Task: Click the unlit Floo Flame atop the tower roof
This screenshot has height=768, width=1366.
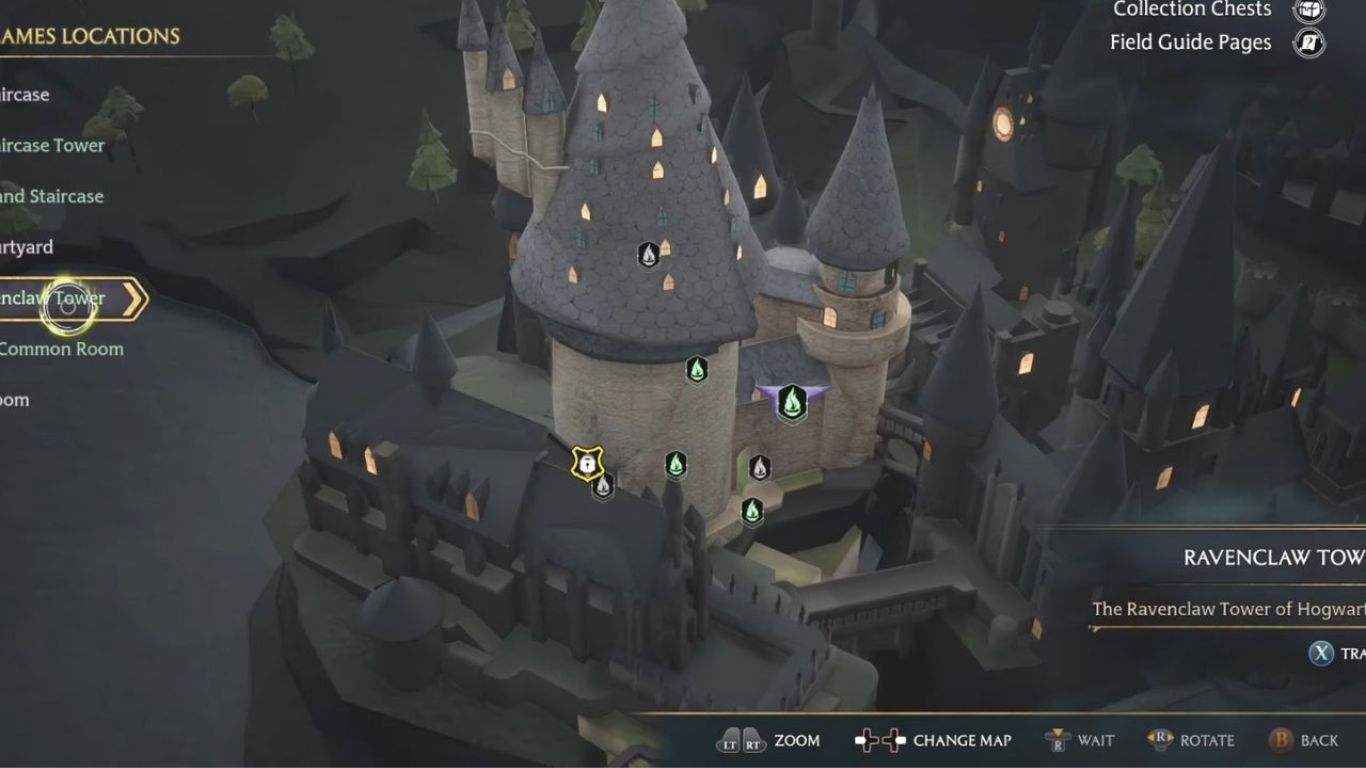Action: coord(647,256)
